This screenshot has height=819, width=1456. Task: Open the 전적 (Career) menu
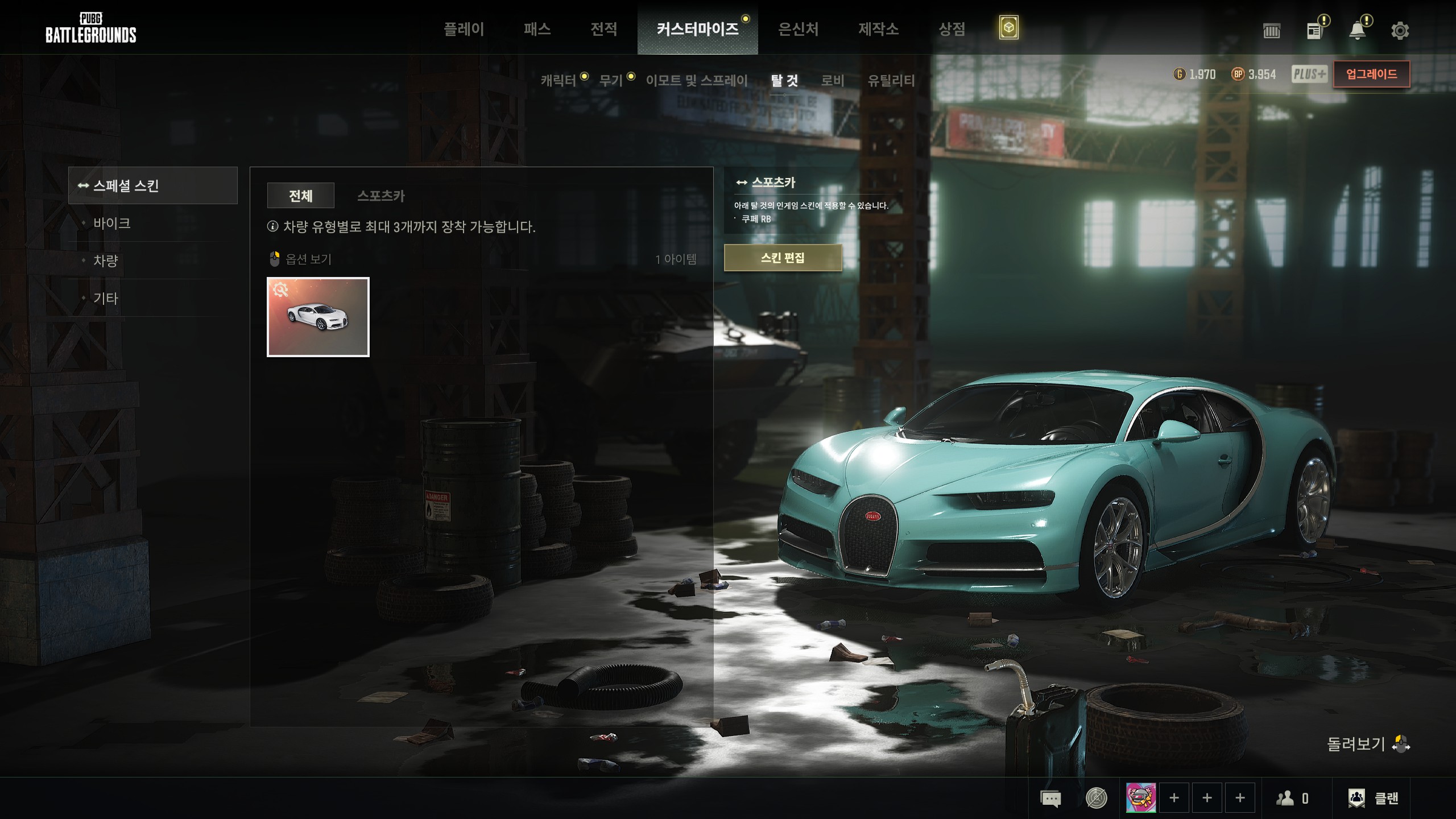pos(603,29)
